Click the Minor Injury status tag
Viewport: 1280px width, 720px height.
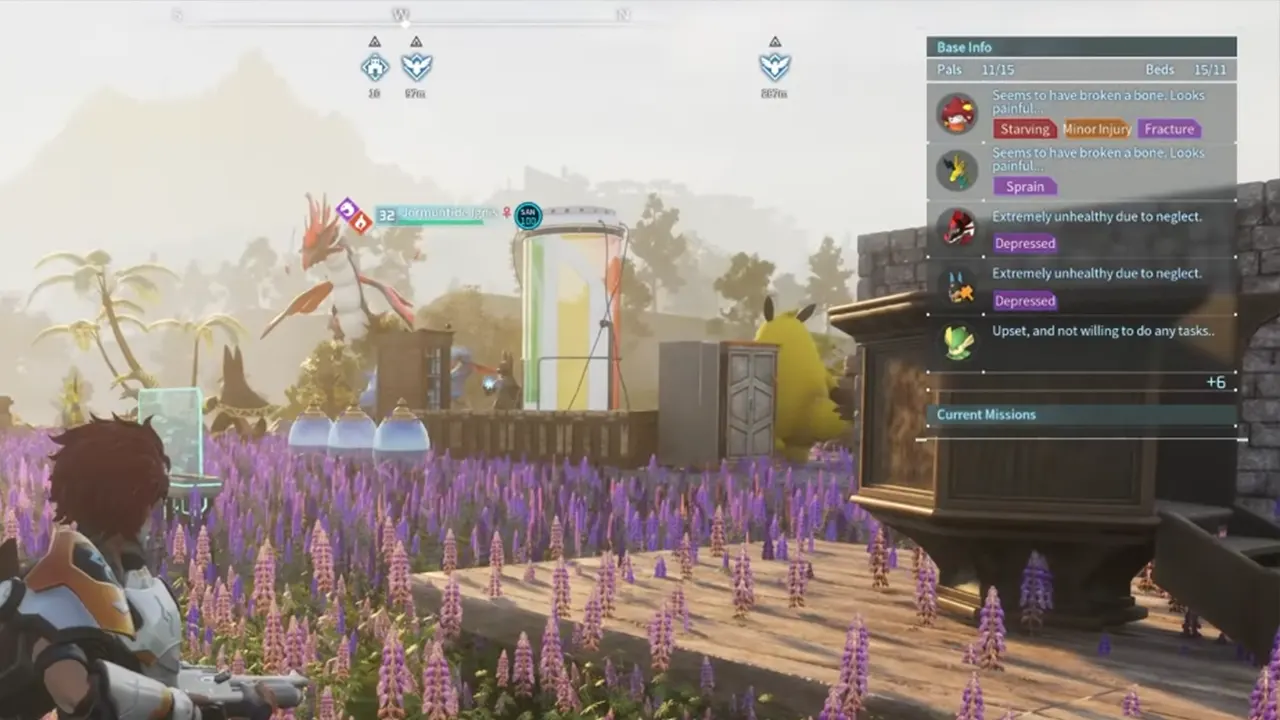coord(1097,129)
